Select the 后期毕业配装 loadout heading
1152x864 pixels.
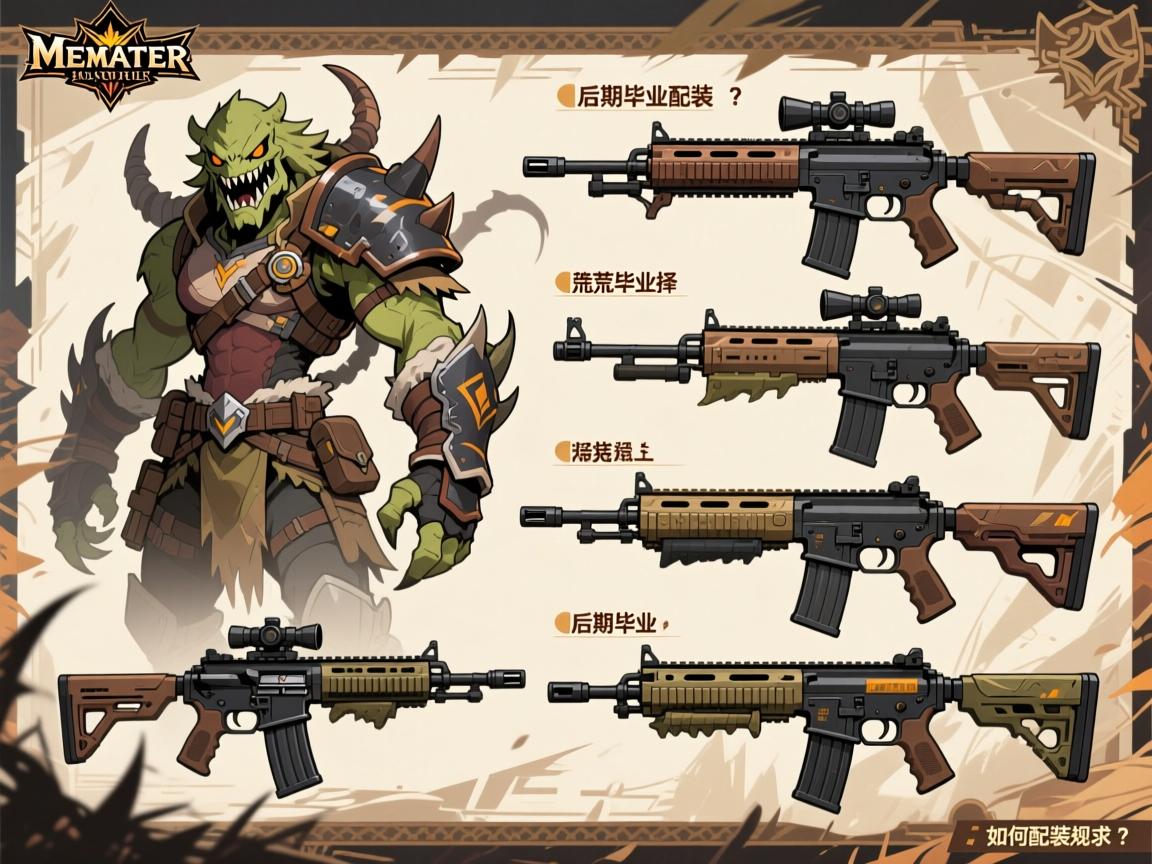click(645, 98)
